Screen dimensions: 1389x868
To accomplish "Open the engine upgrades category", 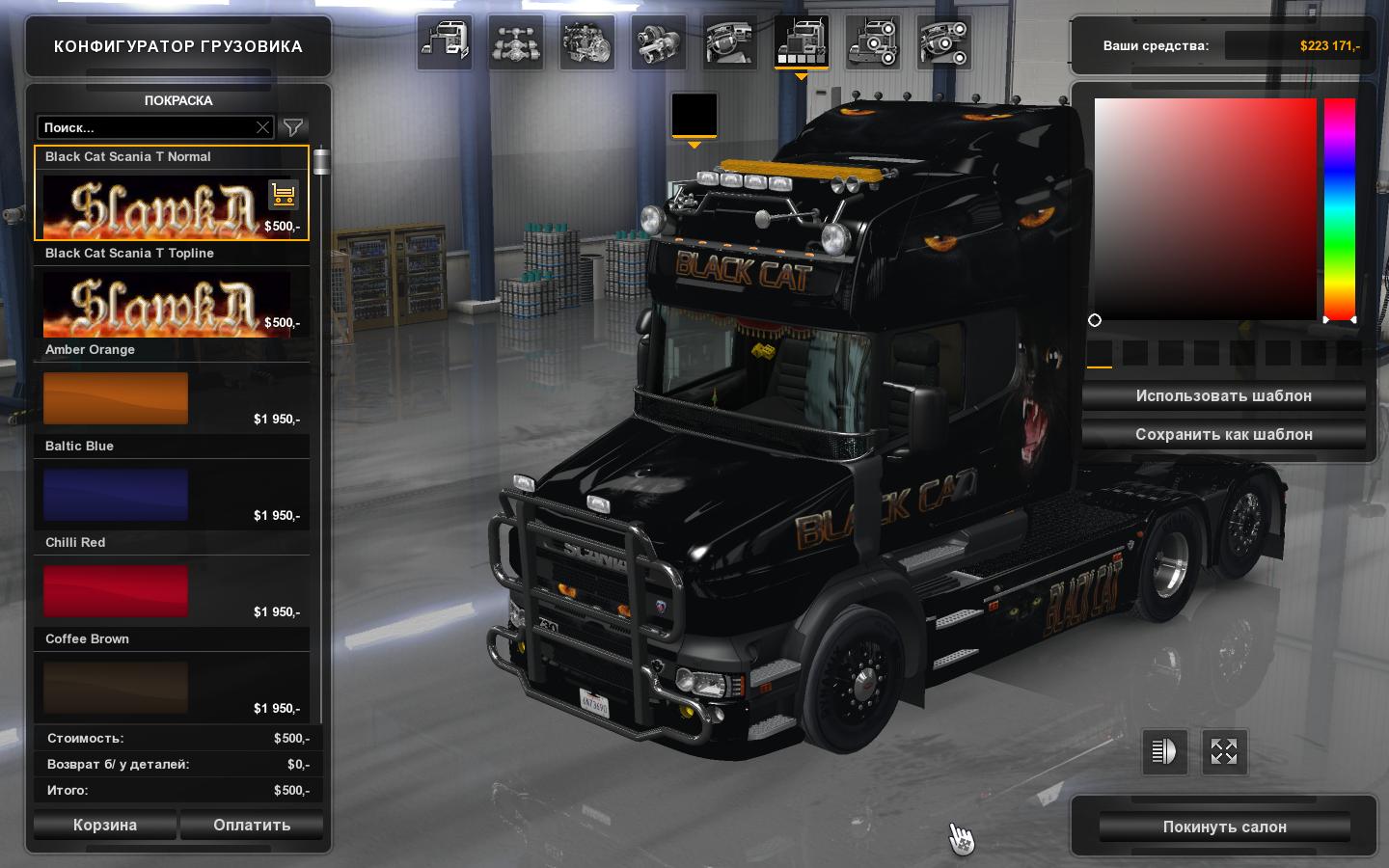I will point(586,43).
